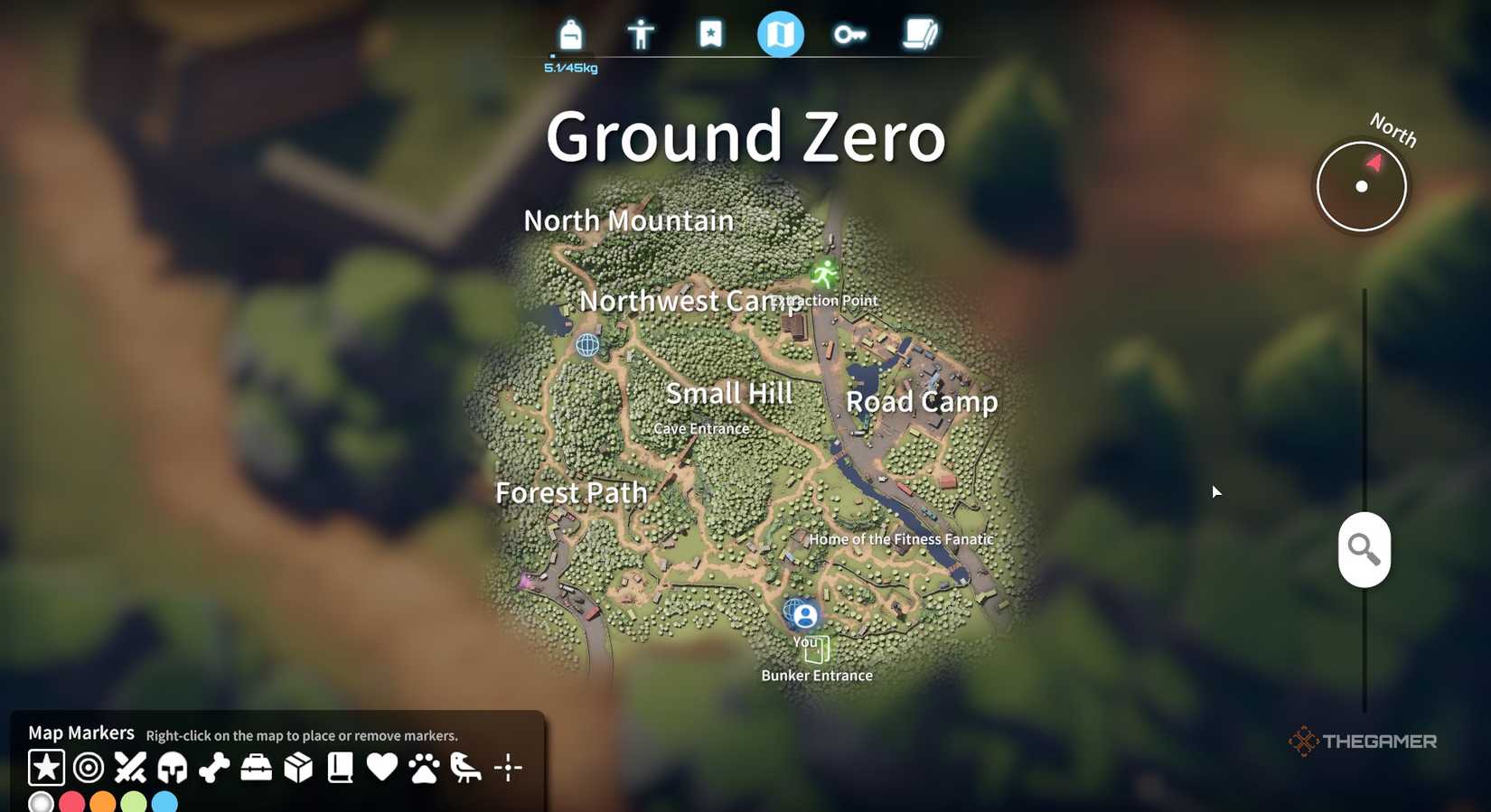1491x812 pixels.
Task: Pick the red marker color swatch
Action: (x=71, y=800)
